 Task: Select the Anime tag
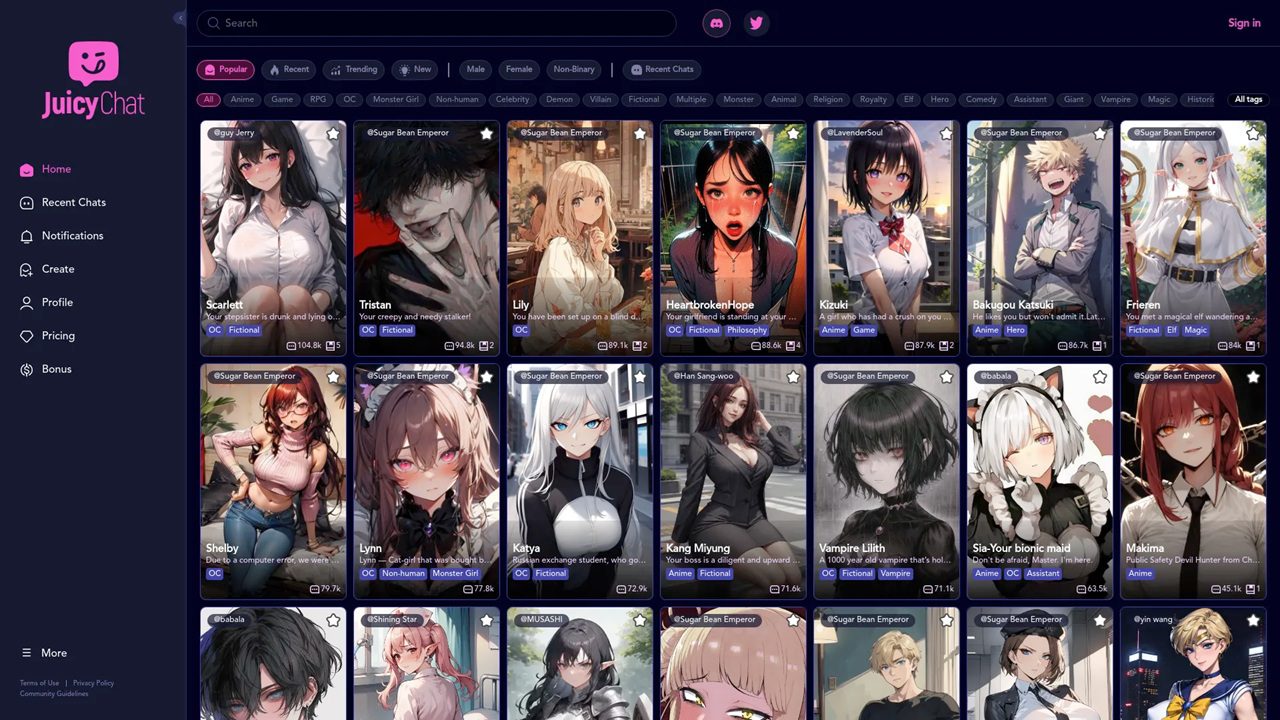pyautogui.click(x=242, y=100)
